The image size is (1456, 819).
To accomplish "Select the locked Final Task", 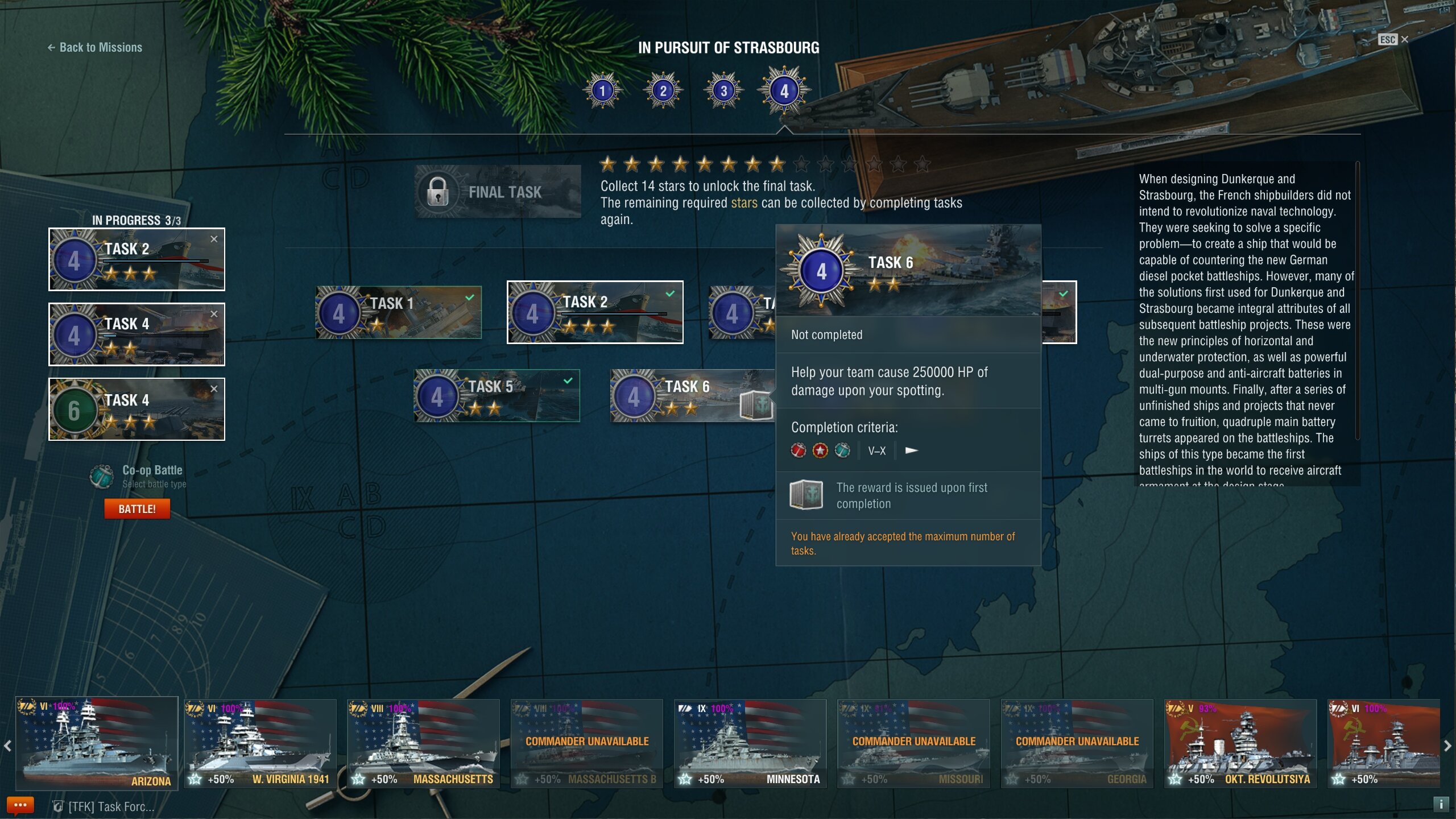I will pos(498,192).
